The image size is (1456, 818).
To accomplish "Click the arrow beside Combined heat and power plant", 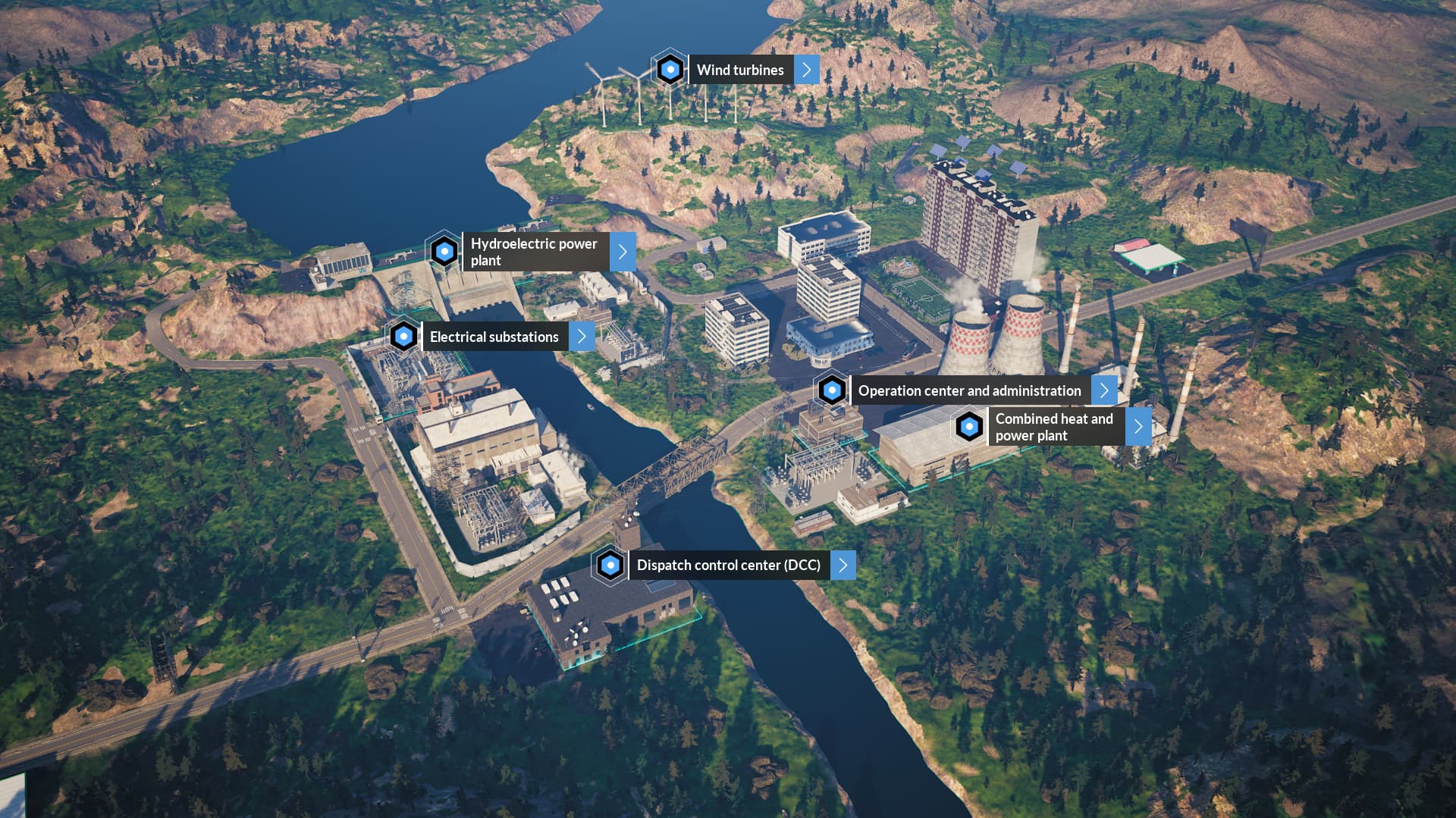I will point(1138,427).
